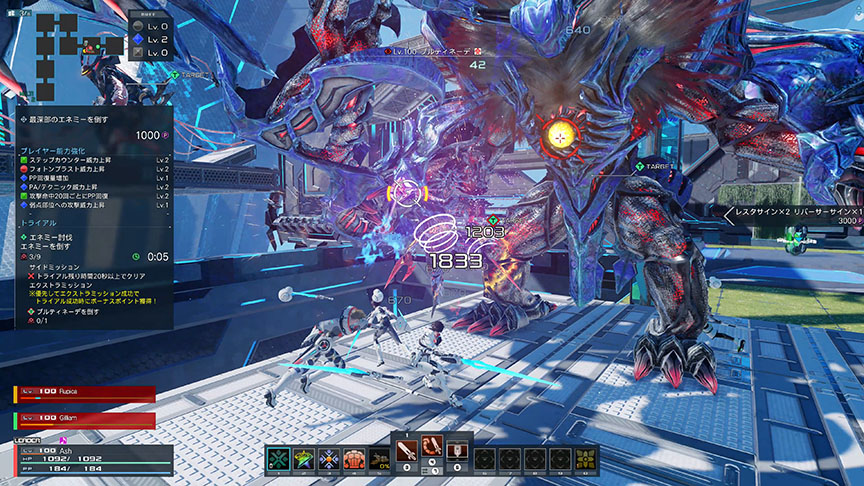Open the yellow flower slot on hotbar
This screenshot has height=486, width=864.
pos(585,459)
